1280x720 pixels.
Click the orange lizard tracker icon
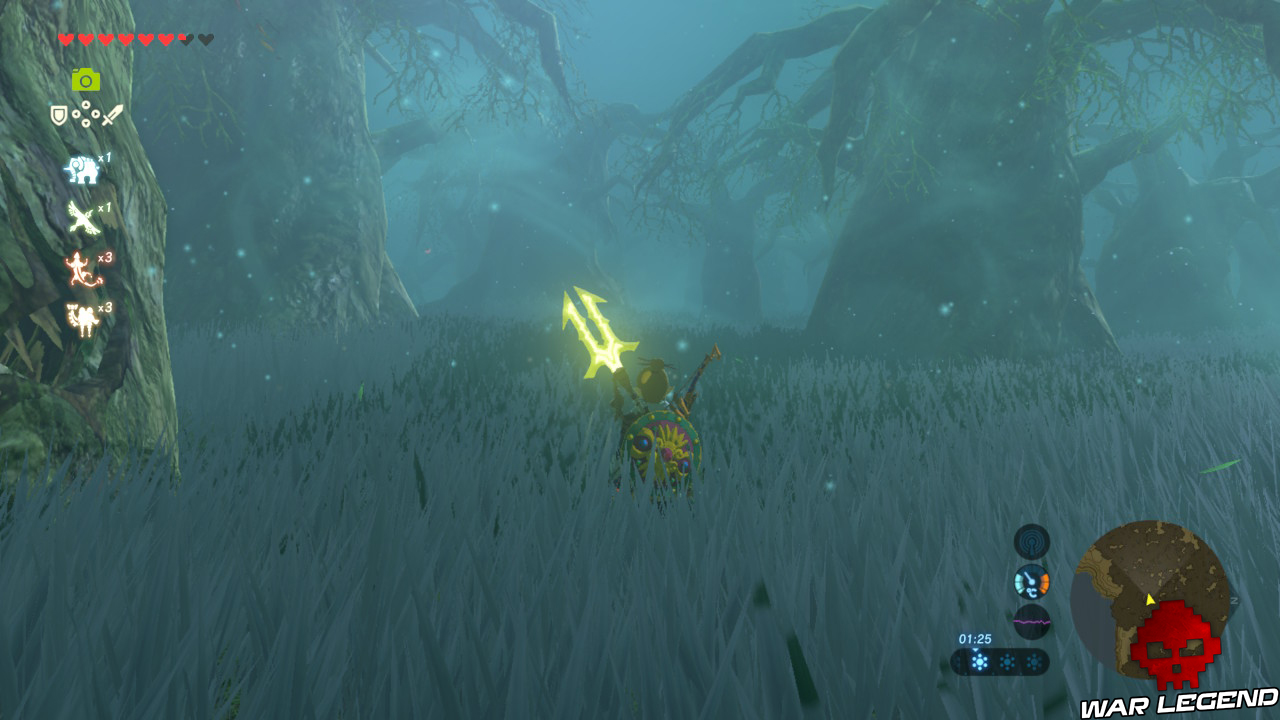(x=82, y=266)
